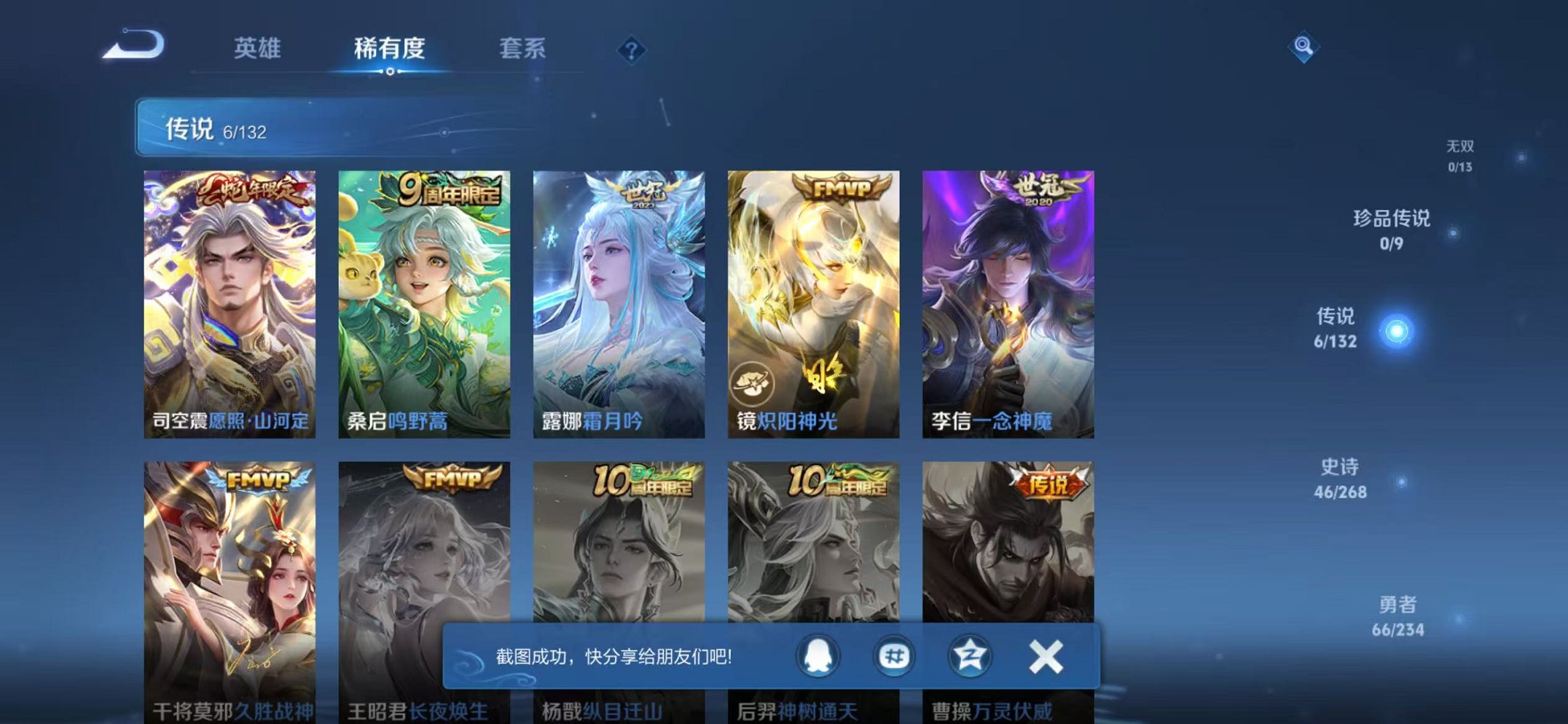This screenshot has height=724, width=1568.
Task: Share screenshot via the QQ penguin icon
Action: (819, 656)
